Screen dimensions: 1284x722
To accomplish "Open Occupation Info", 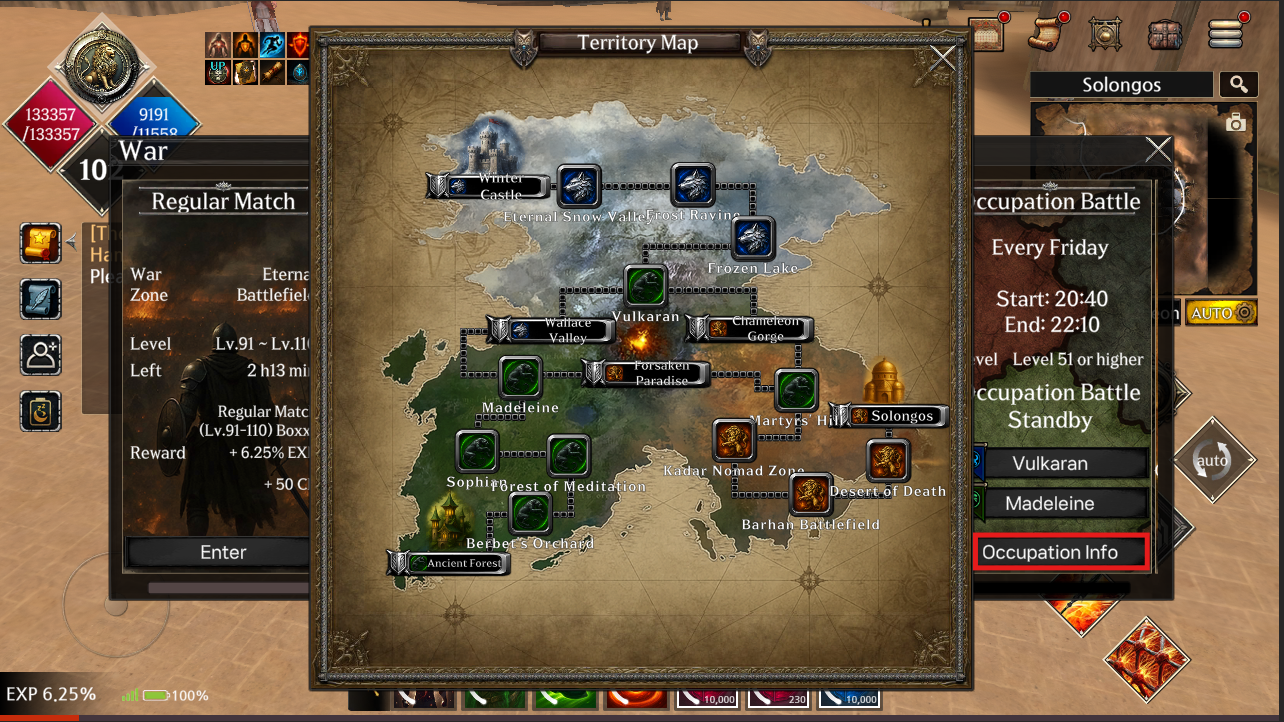I will click(x=1050, y=552).
